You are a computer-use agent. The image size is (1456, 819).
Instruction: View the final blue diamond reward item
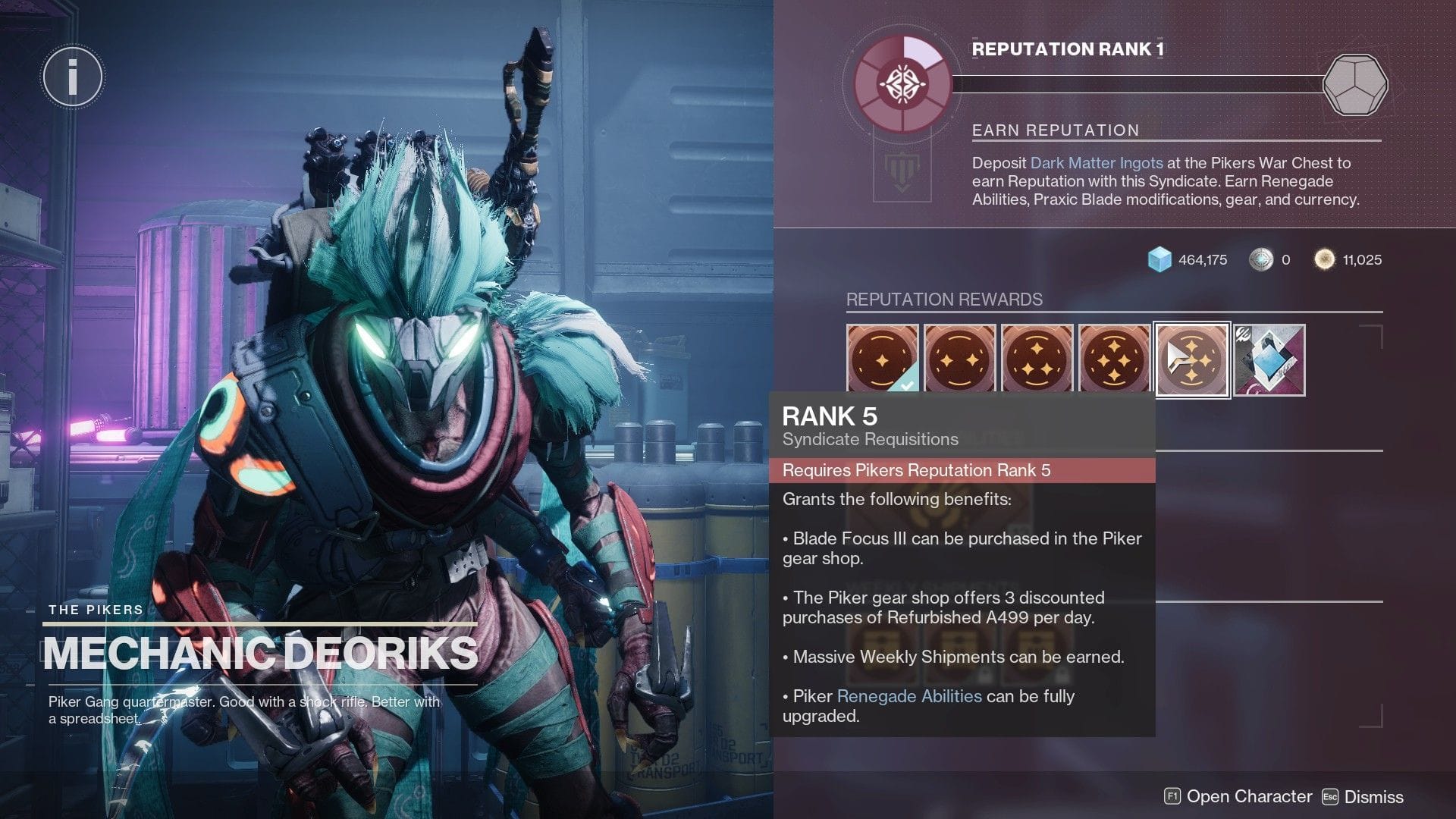pyautogui.click(x=1269, y=359)
